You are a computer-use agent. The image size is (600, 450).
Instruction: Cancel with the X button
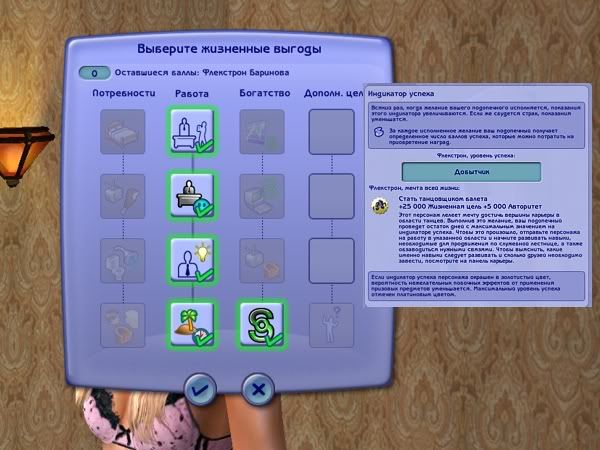click(258, 387)
